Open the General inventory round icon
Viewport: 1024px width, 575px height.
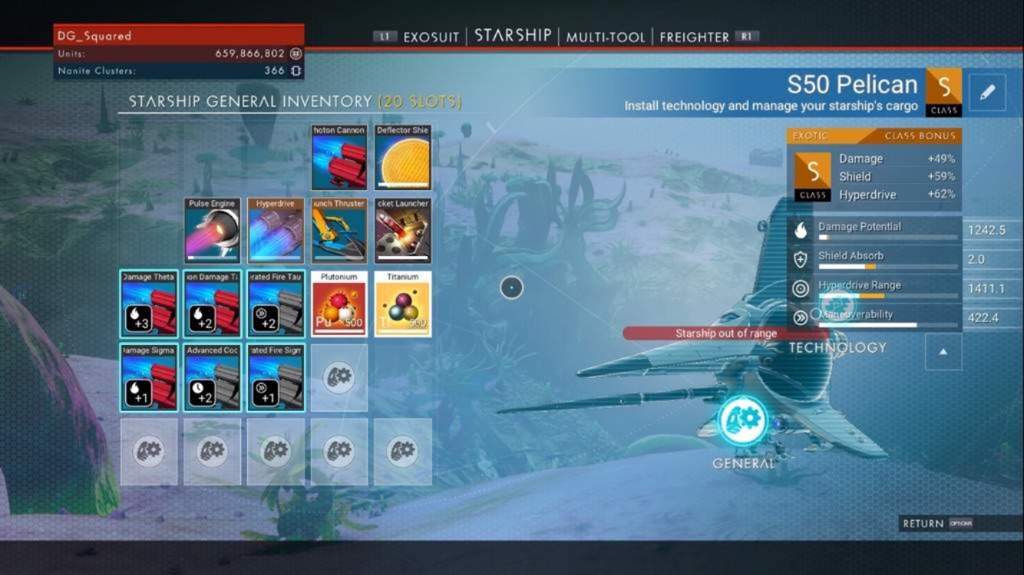click(742, 422)
